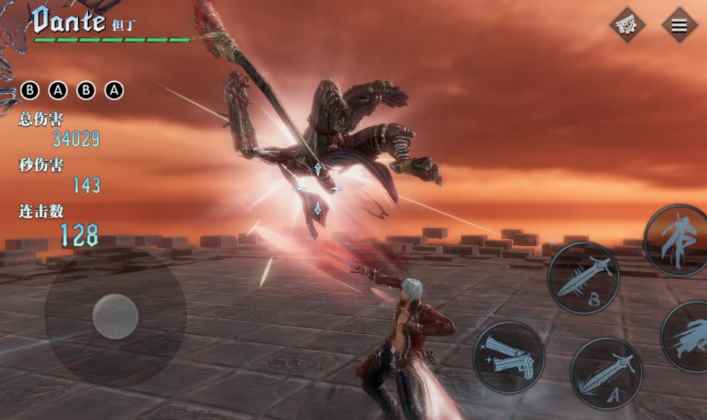Open the hamburger menu in the top corner
This screenshot has height=420, width=707.
679,25
